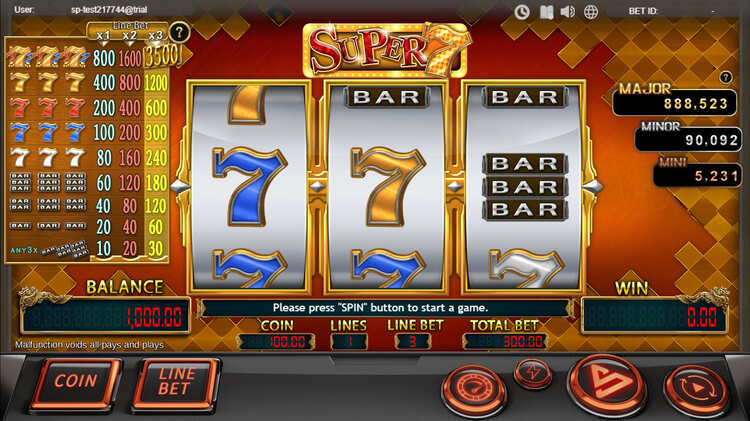Activate the gauge dial max bet button
This screenshot has width=750, height=421.
click(474, 387)
